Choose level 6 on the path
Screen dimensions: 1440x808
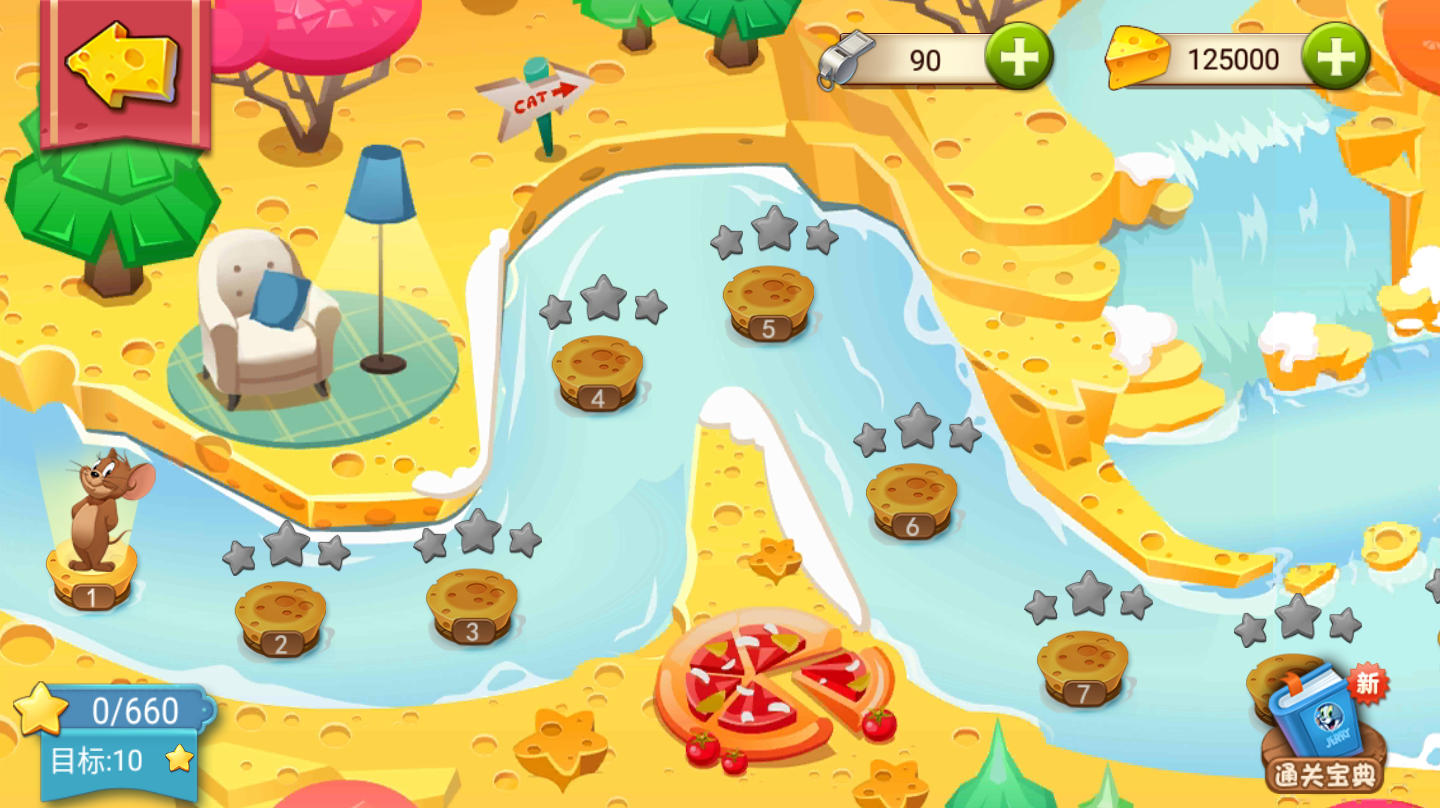pos(911,500)
